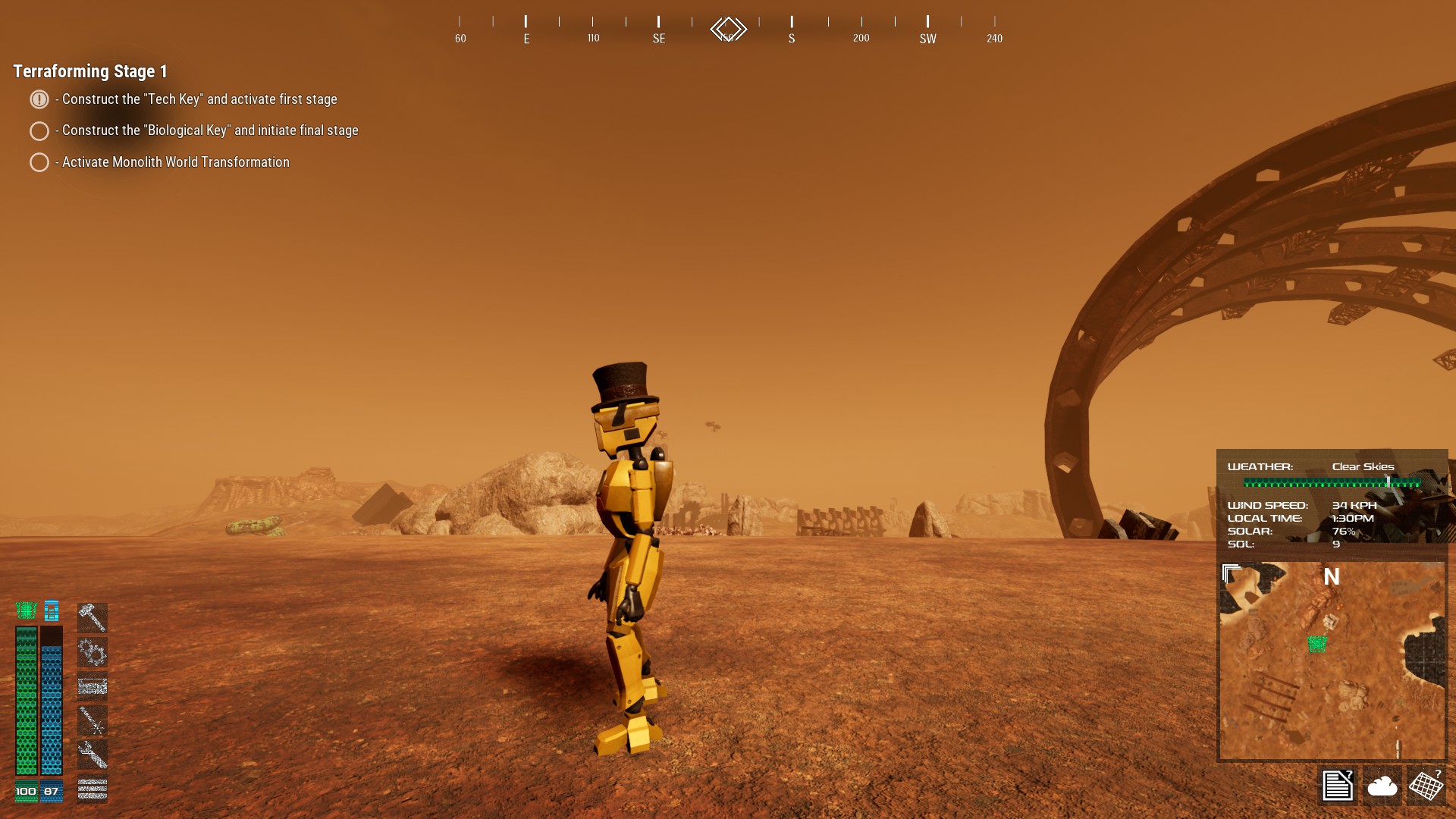This screenshot has height=819, width=1456.
Task: Expand the minimap using corner bracket icon
Action: pos(1232,573)
